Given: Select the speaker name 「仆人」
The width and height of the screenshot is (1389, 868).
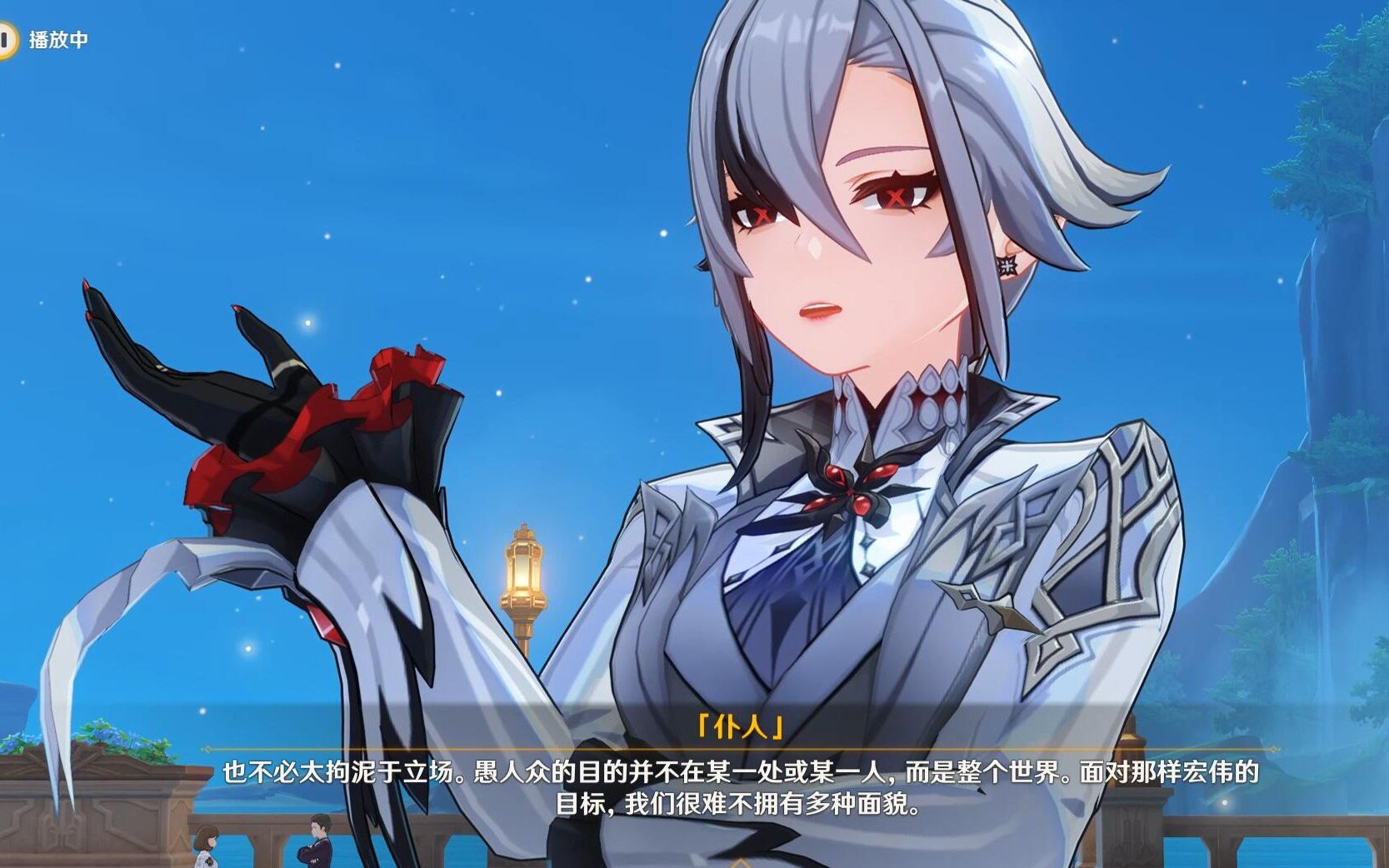Looking at the screenshot, I should tap(740, 726).
